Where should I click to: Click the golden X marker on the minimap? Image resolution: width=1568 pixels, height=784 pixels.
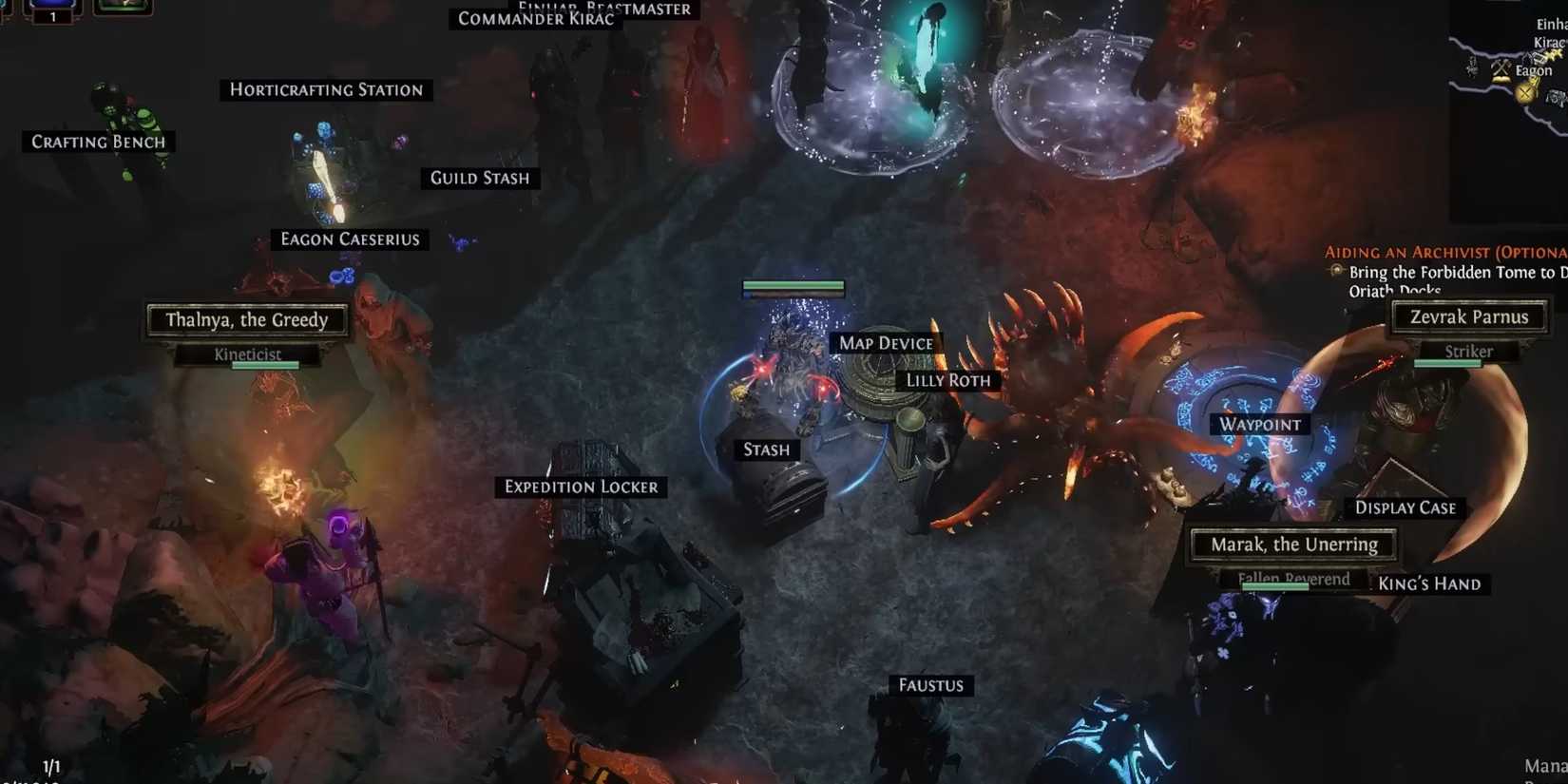(x=1524, y=93)
